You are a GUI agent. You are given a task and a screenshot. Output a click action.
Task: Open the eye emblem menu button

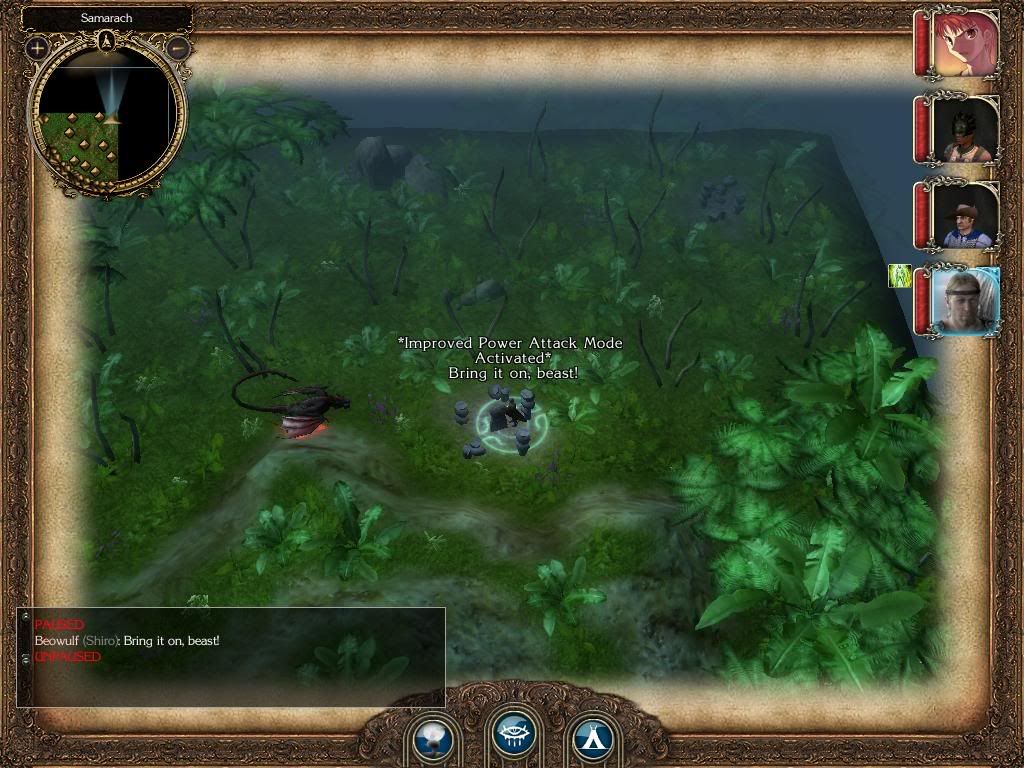click(x=514, y=735)
